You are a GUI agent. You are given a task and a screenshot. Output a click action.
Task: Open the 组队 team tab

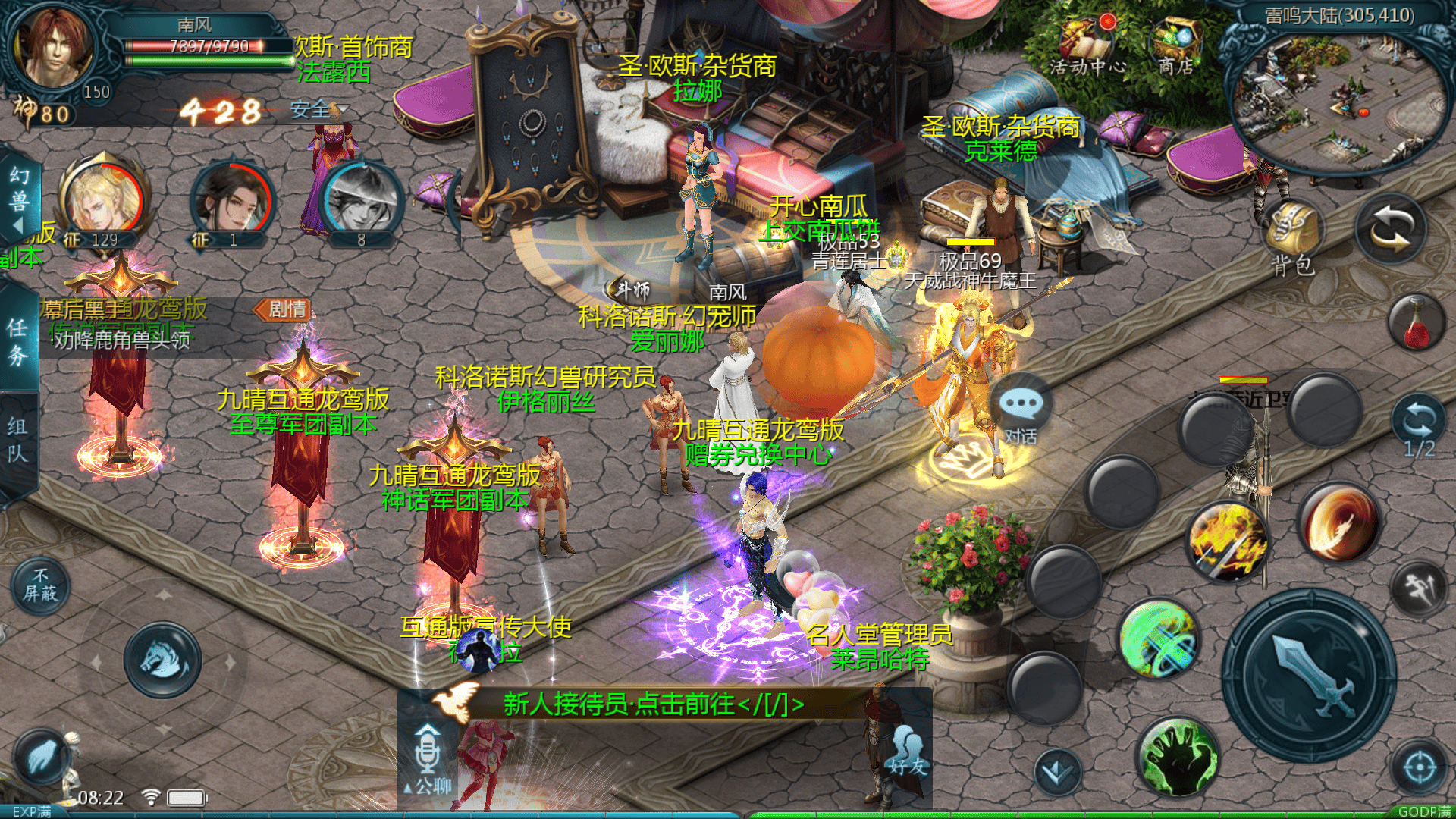coord(18,440)
